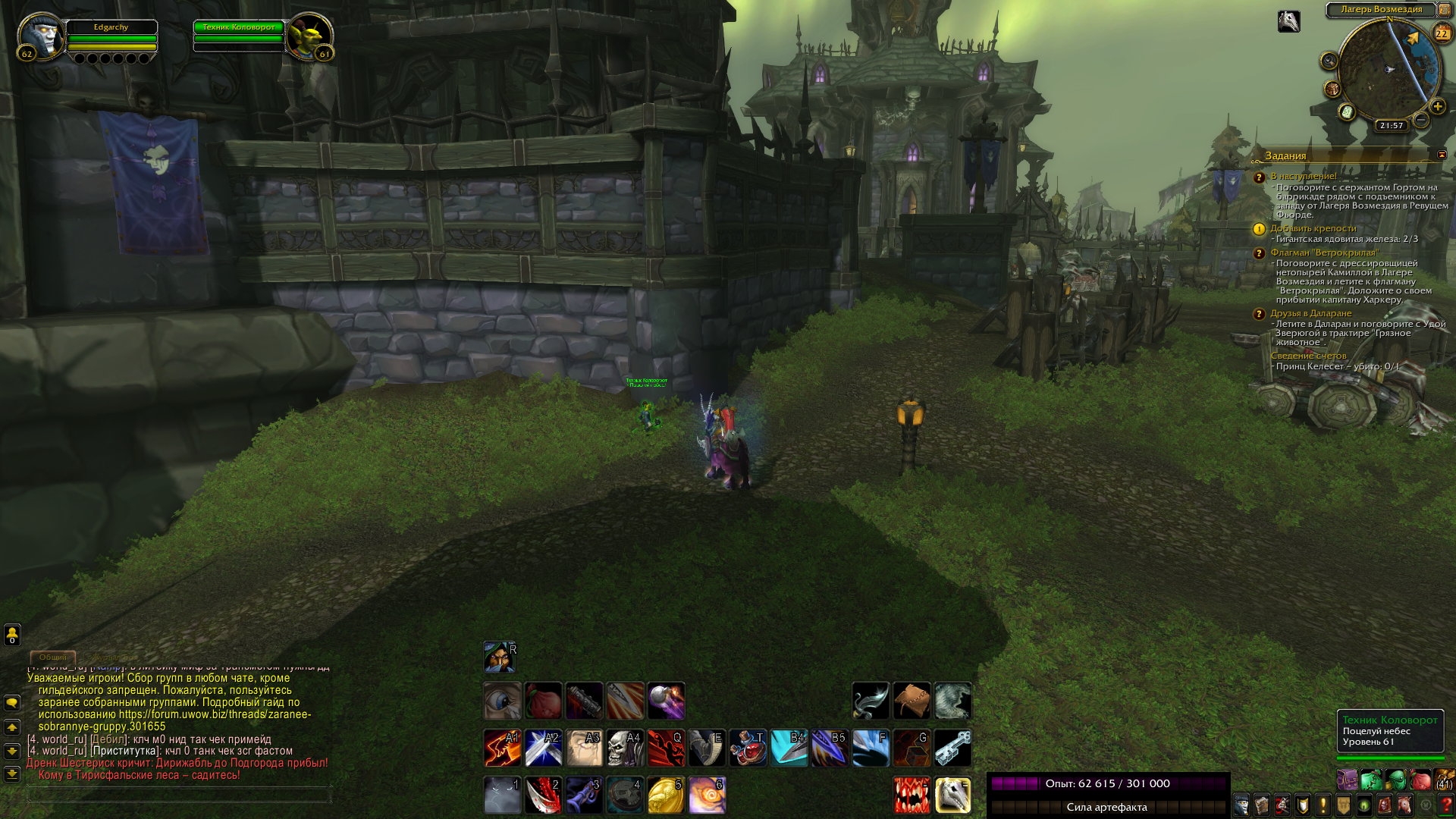Activate the hooded rogue stealth icon
The height and width of the screenshot is (819, 1456).
tap(500, 657)
